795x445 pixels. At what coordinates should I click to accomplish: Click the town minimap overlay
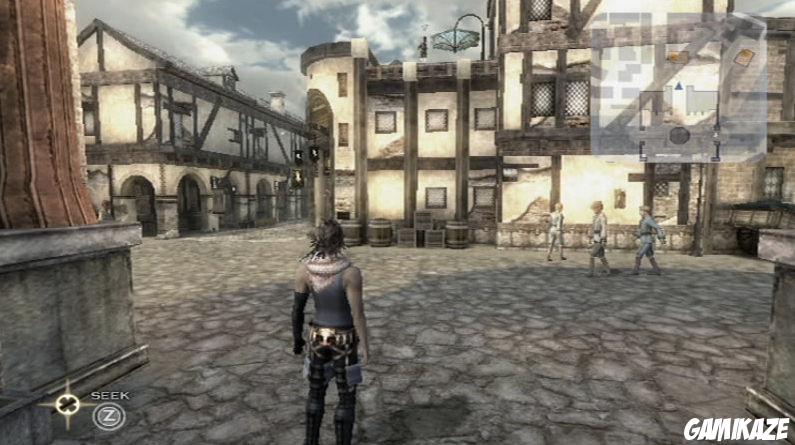pyautogui.click(x=677, y=87)
